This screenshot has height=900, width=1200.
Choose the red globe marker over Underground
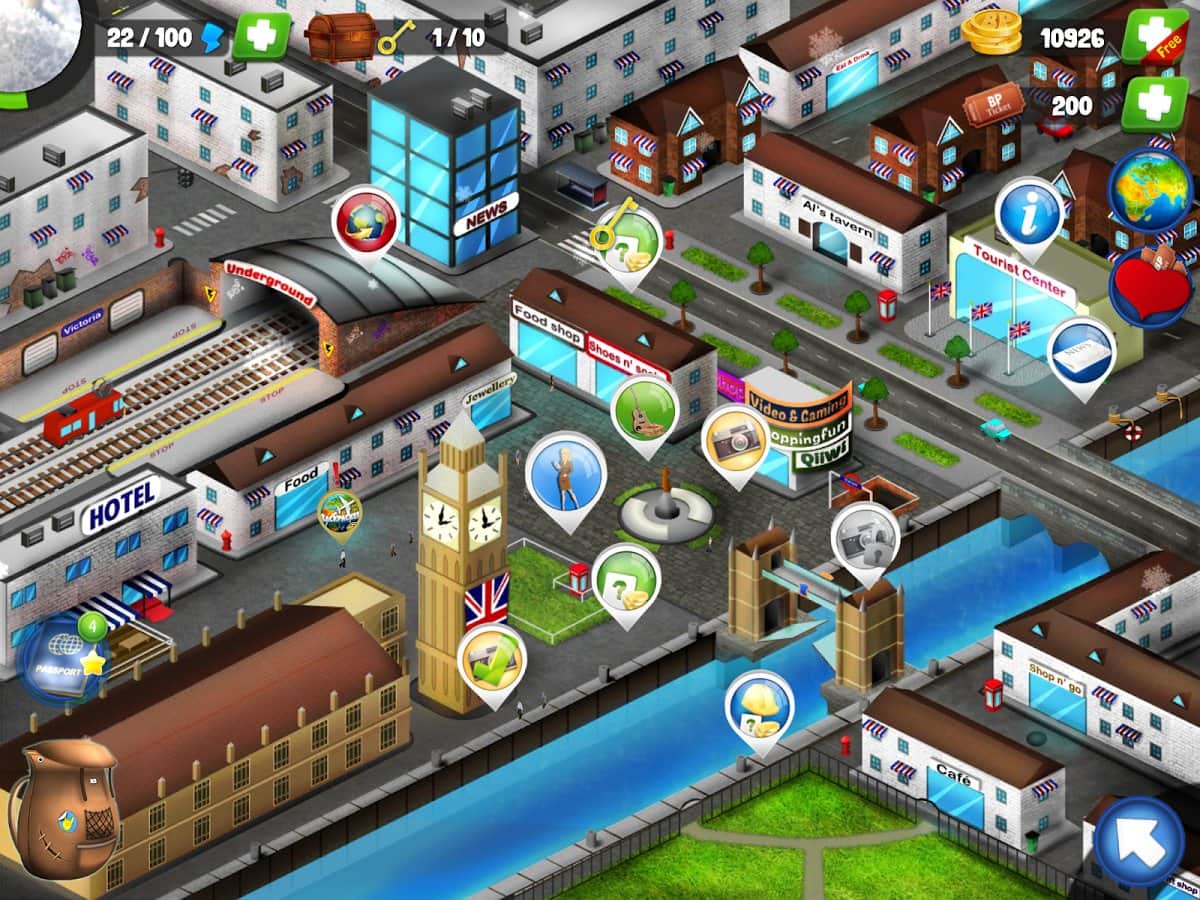tap(365, 222)
